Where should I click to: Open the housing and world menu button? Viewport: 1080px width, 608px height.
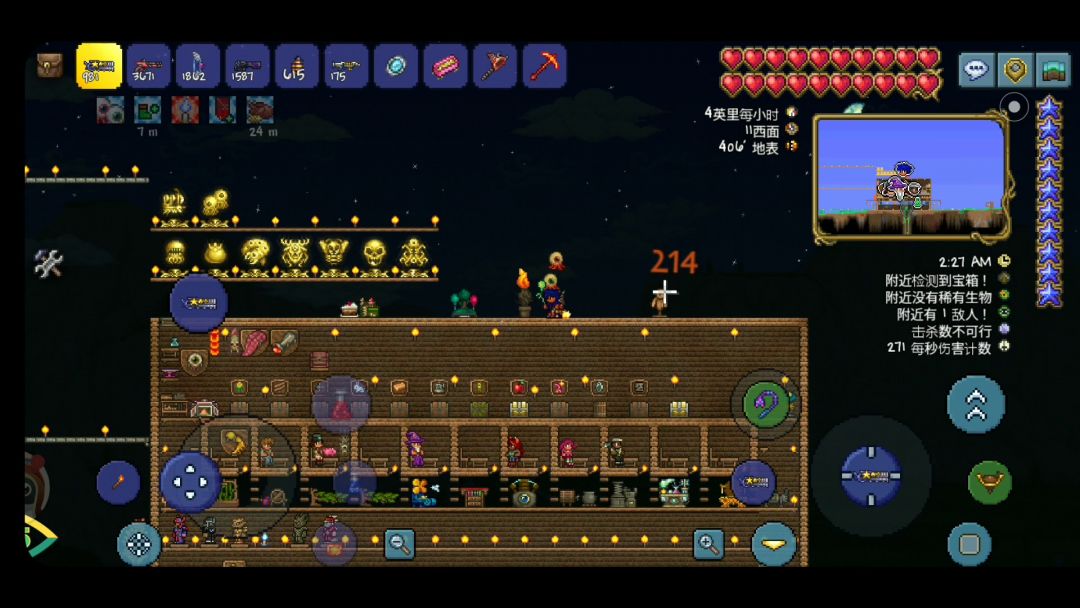coord(1052,70)
